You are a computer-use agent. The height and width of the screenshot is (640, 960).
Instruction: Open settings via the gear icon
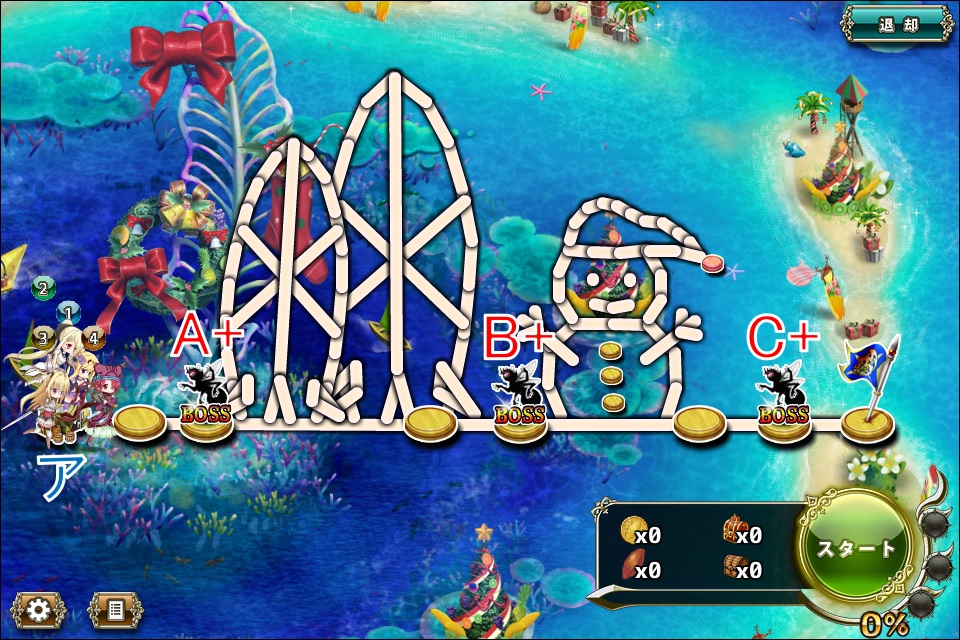(39, 609)
